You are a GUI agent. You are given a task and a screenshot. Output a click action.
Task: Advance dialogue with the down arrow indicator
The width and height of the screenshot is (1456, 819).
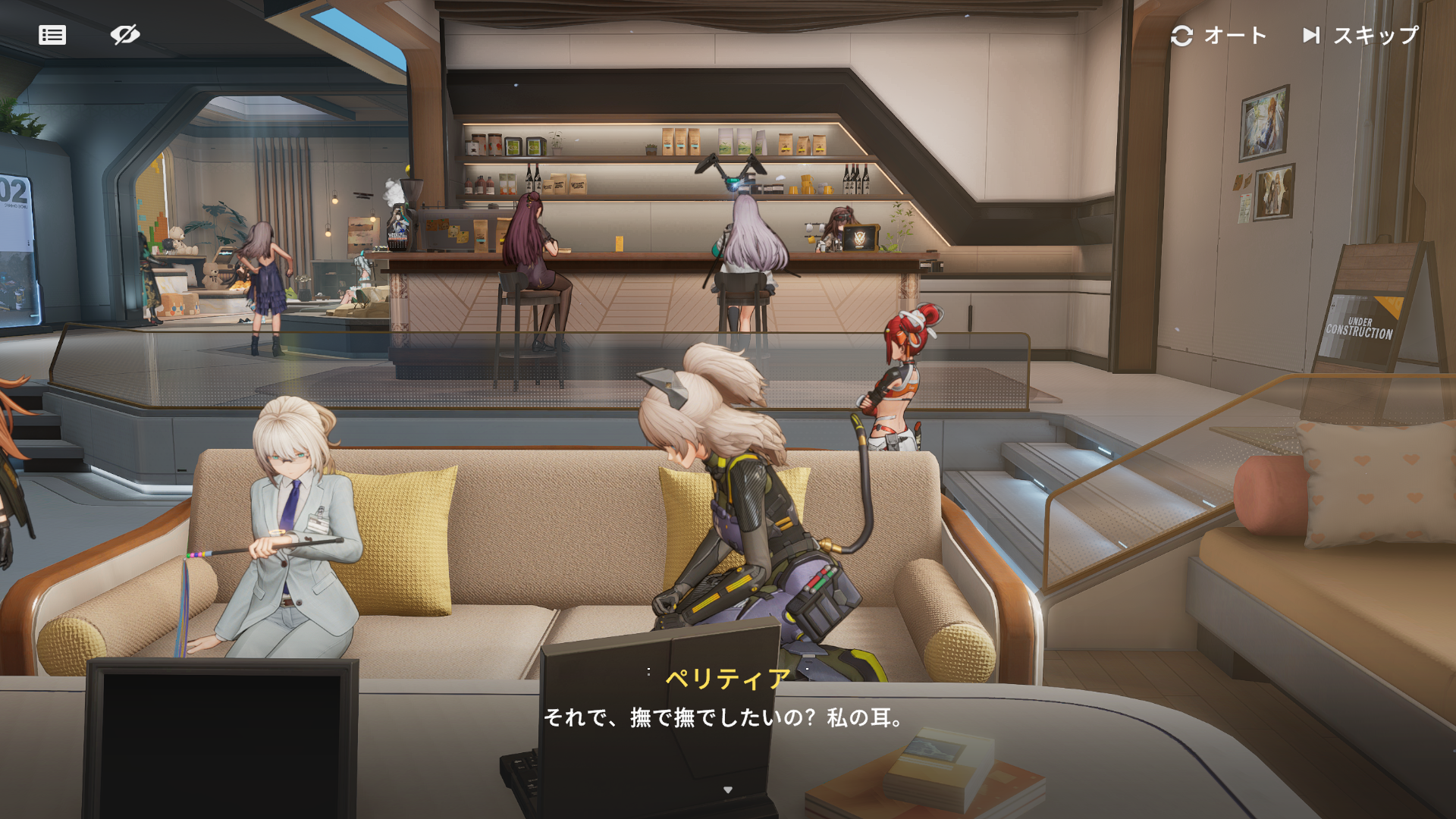point(728,790)
